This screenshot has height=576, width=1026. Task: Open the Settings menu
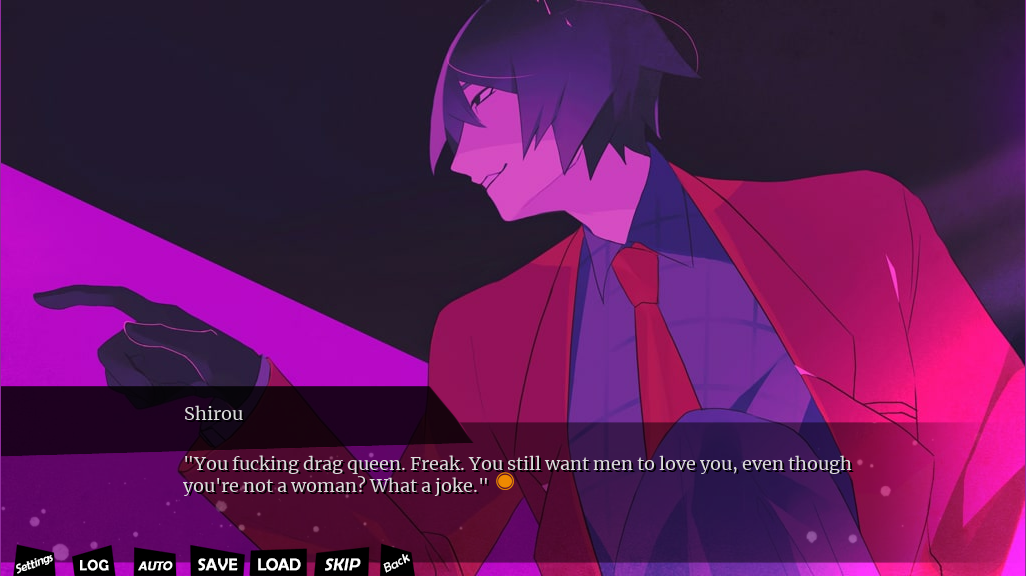tap(34, 564)
